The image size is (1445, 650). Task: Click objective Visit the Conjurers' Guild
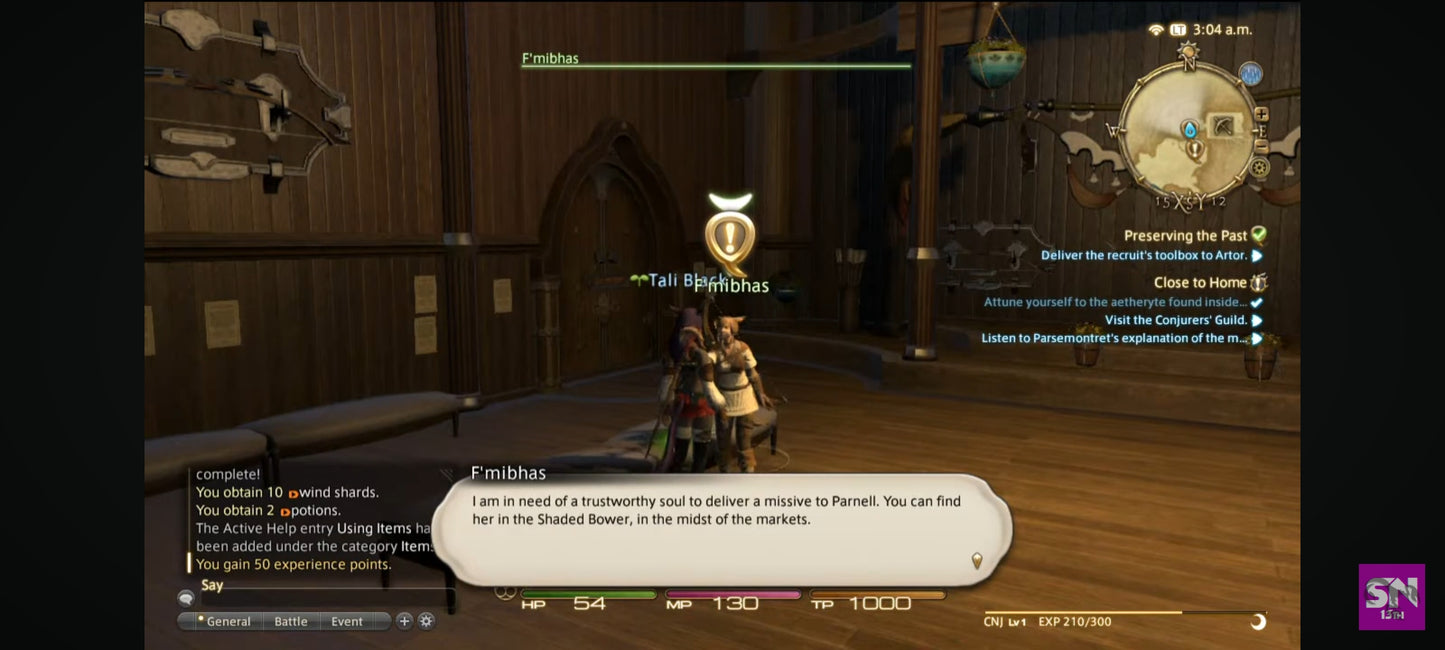point(1176,320)
